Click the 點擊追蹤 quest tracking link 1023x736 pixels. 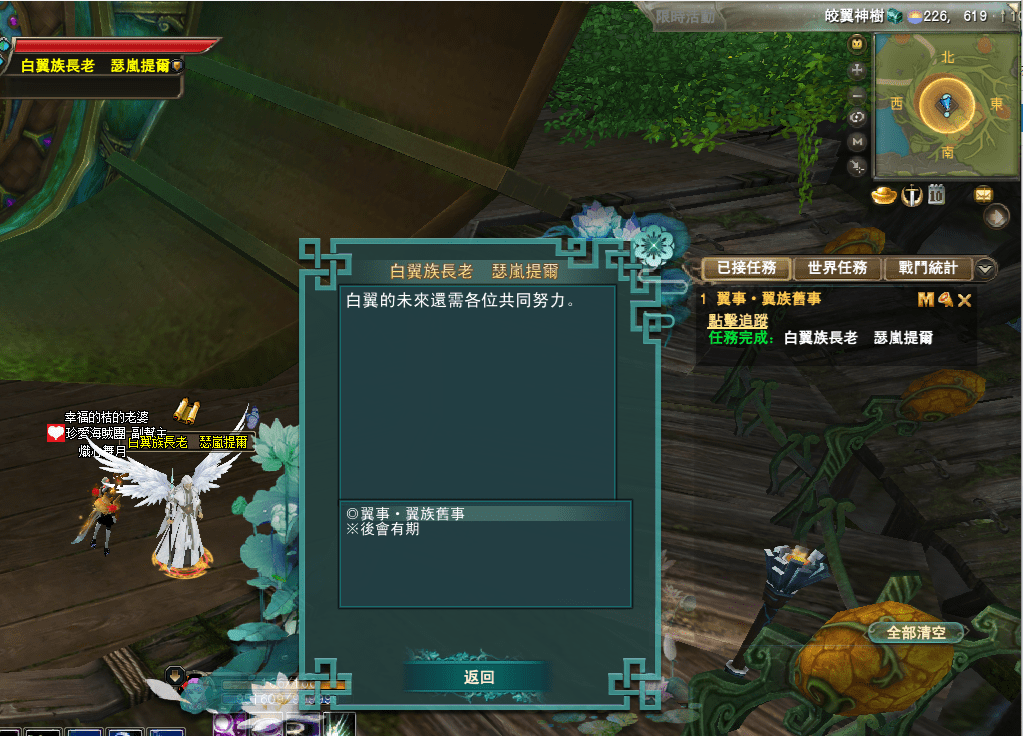click(x=737, y=320)
